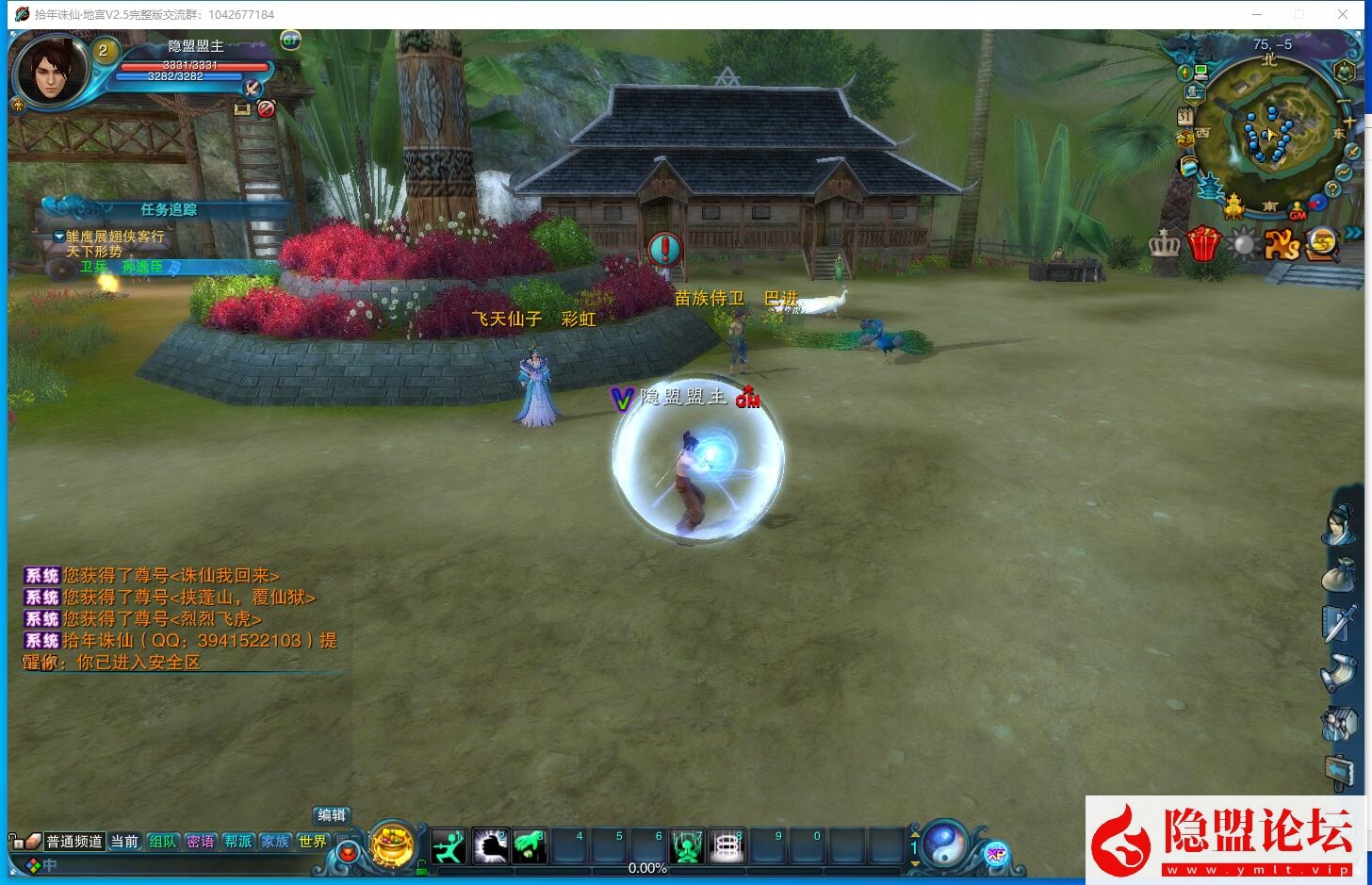Open the bag inventory sack icon

pos(1339,576)
